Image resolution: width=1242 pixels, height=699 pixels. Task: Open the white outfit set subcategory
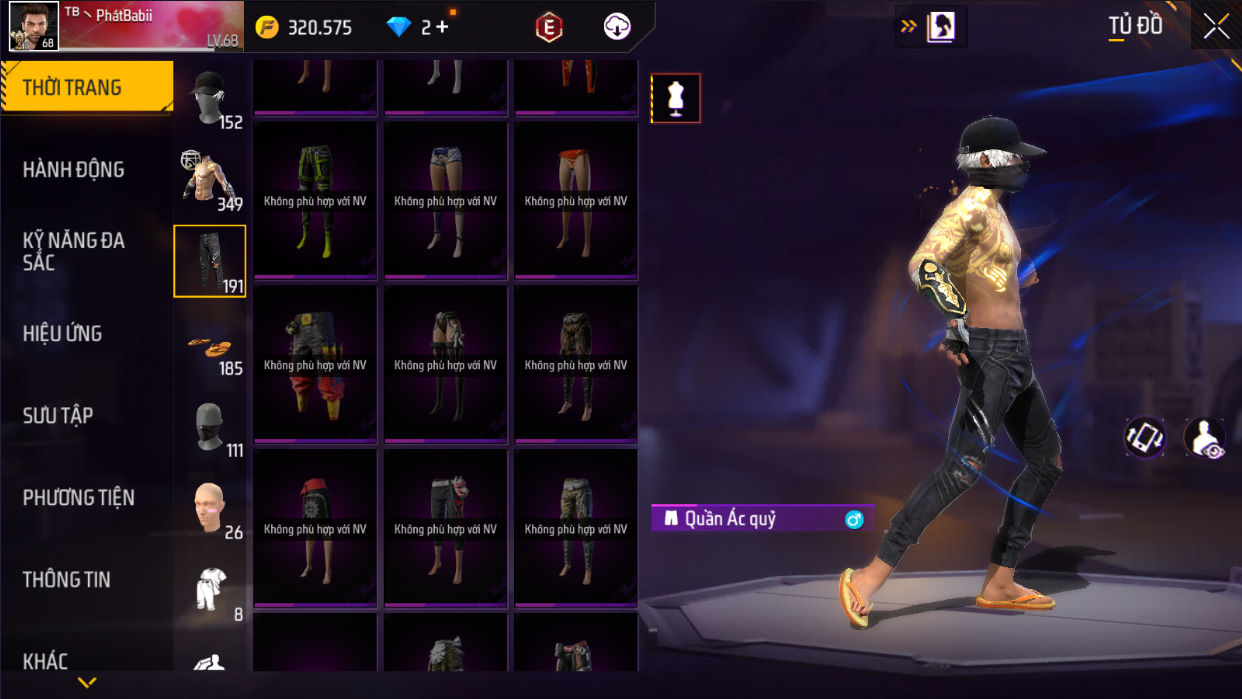210,590
